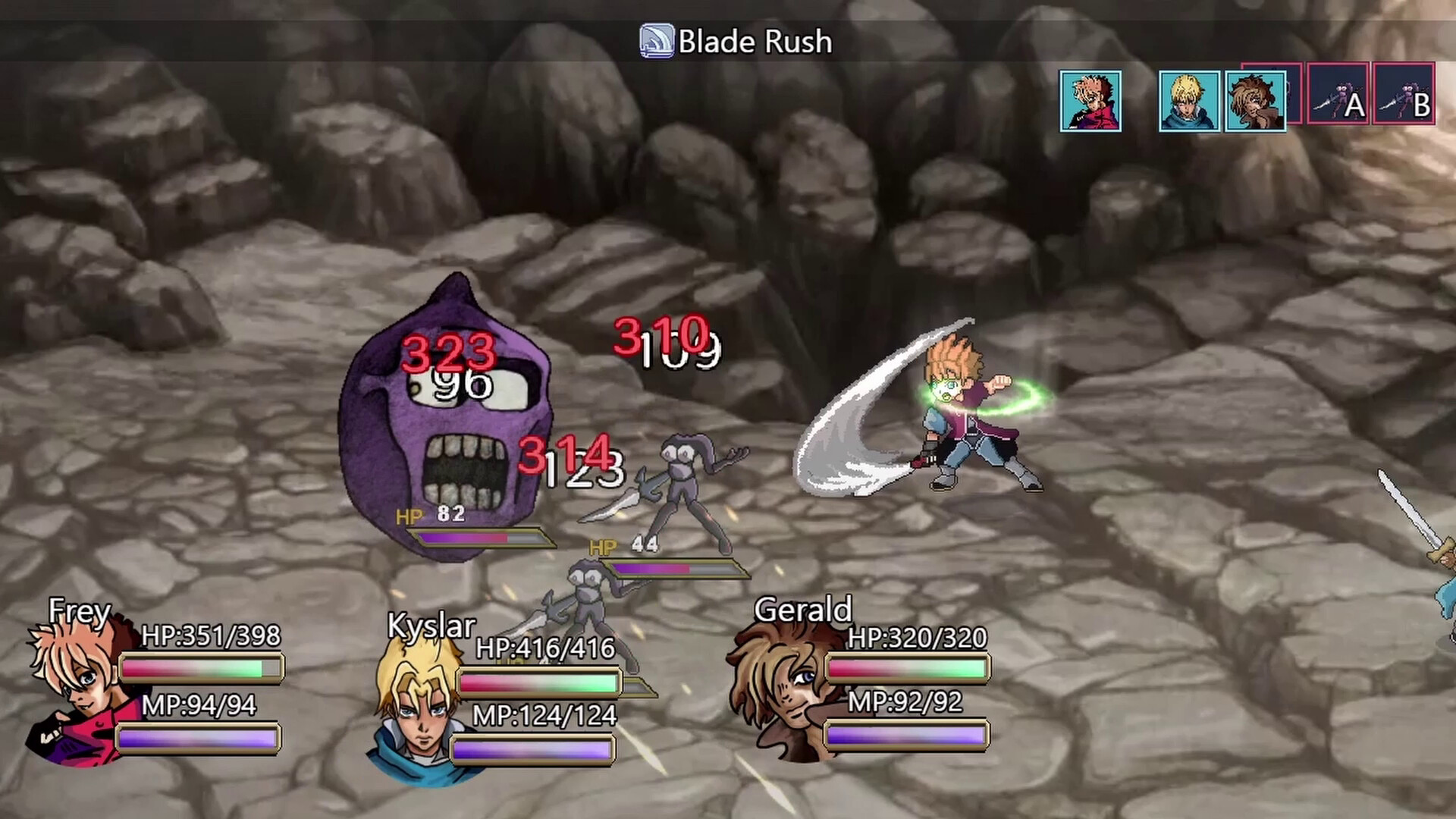Viewport: 1456px width, 819px height.
Task: Click the slime enemy's HP bar showing 82
Action: tap(478, 538)
